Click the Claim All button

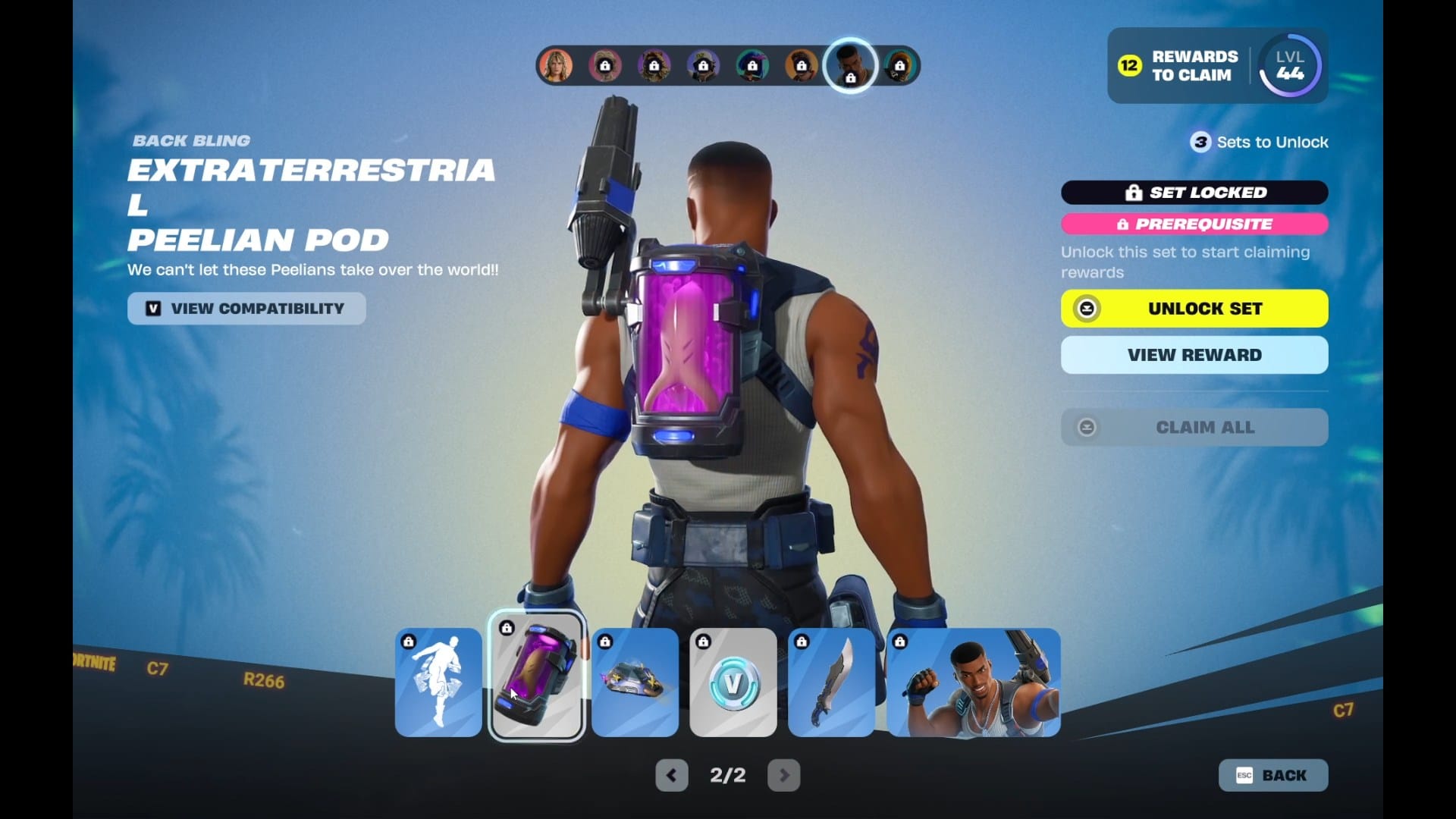[1194, 428]
